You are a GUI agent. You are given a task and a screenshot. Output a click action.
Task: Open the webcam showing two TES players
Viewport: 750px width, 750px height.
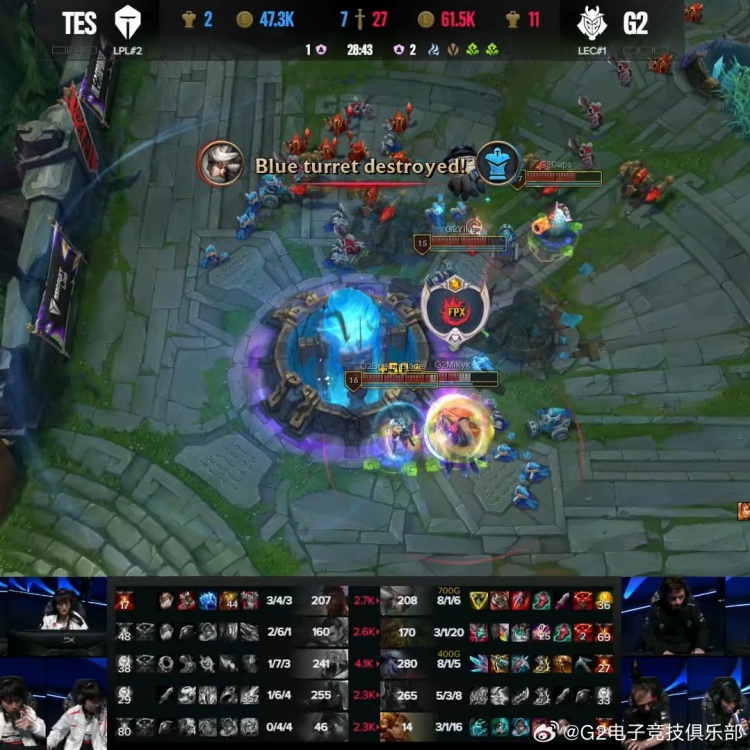point(54,704)
